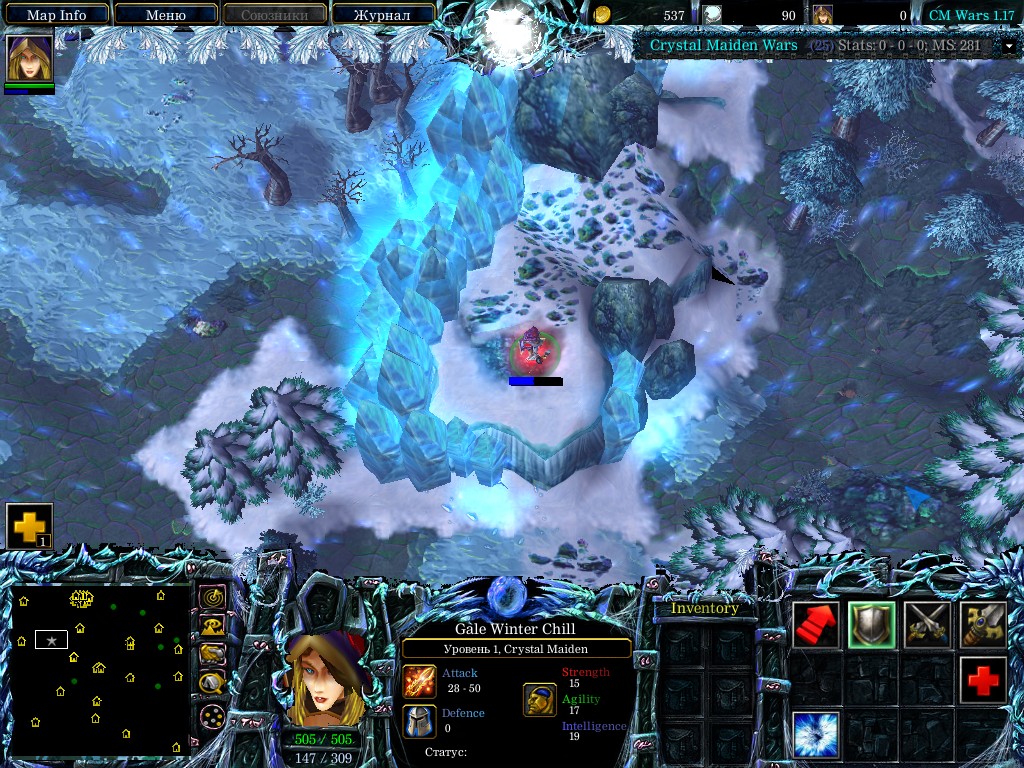Activate the crossed swords Patrol command
The image size is (1024, 768).
click(x=927, y=625)
